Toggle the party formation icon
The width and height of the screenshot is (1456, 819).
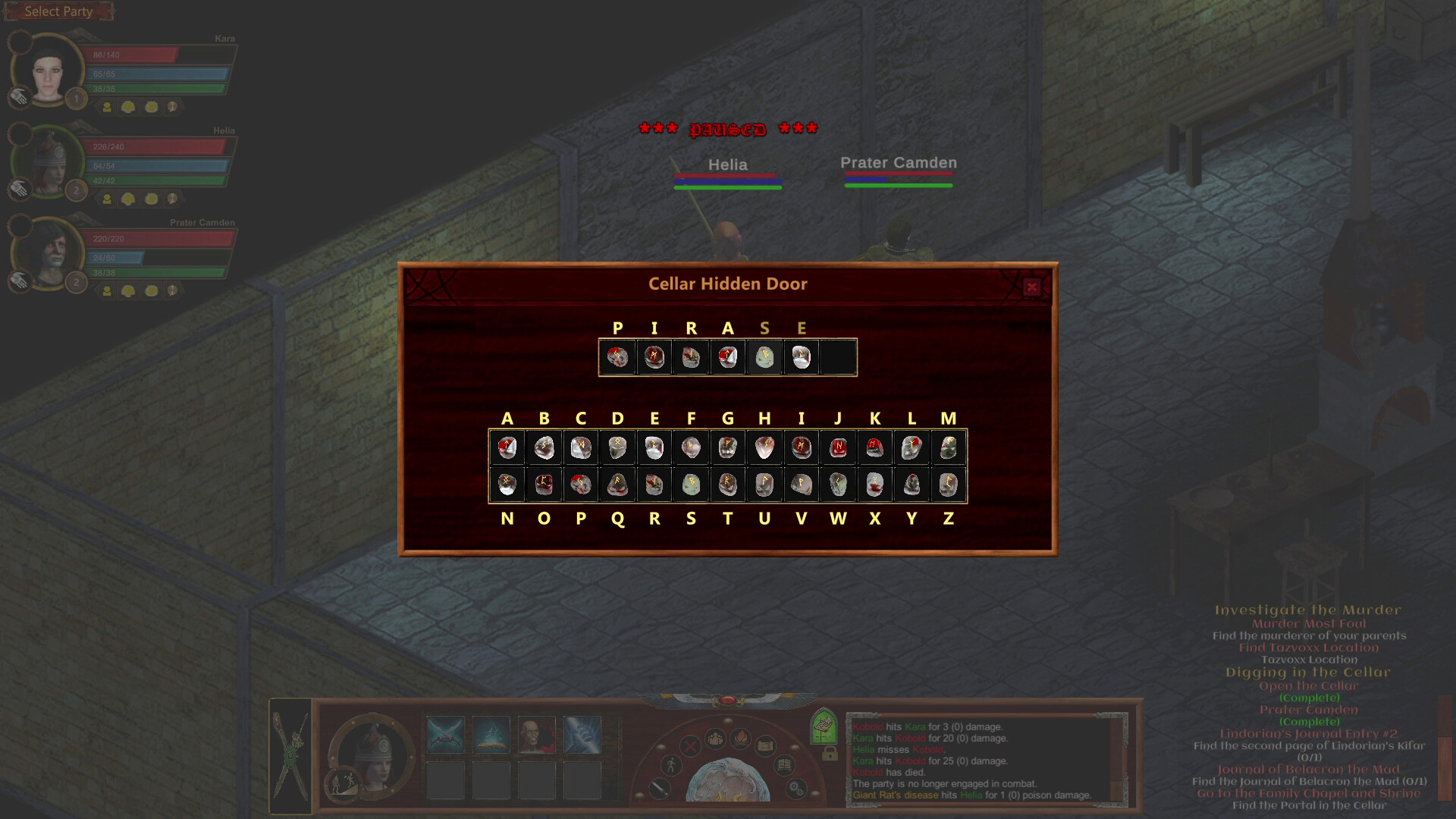[714, 739]
